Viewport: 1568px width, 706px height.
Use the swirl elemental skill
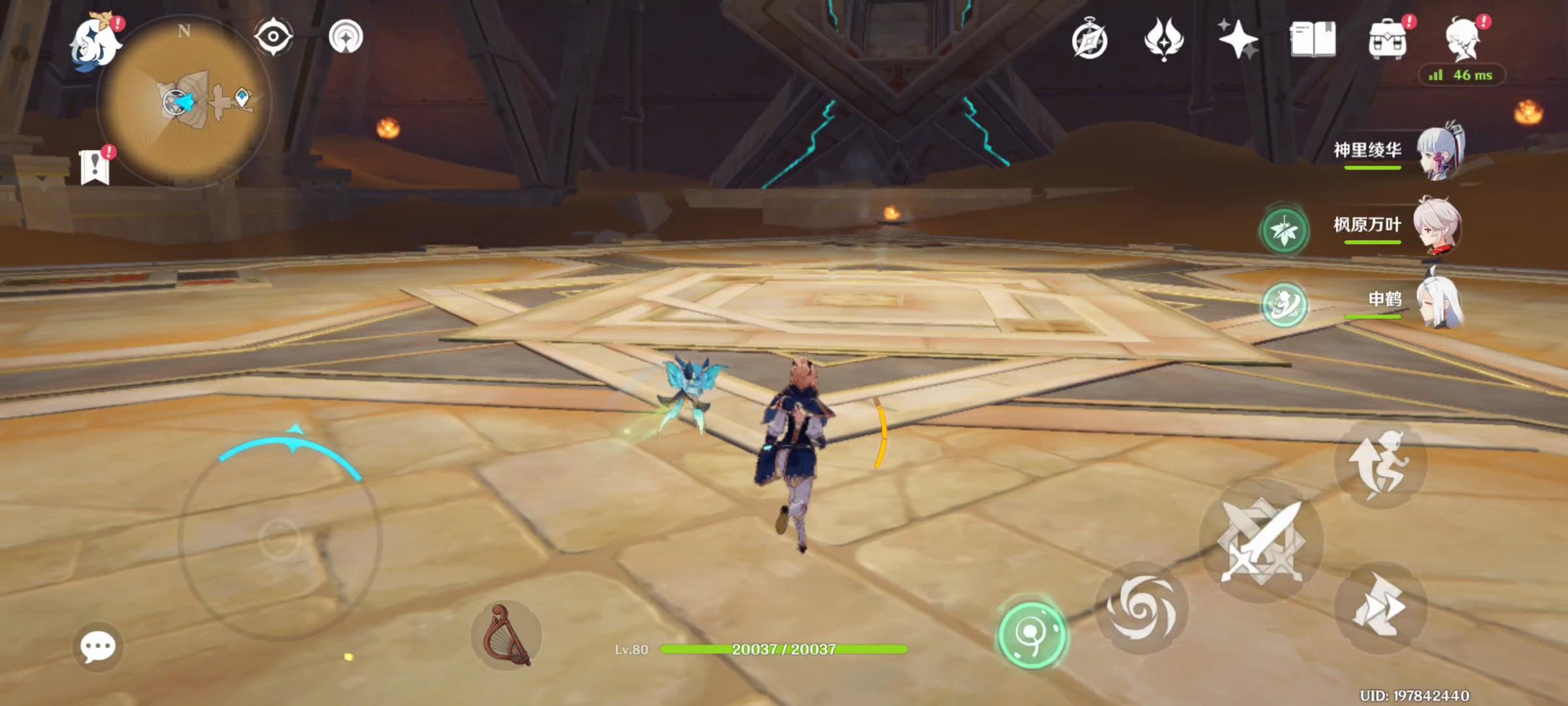point(1141,608)
